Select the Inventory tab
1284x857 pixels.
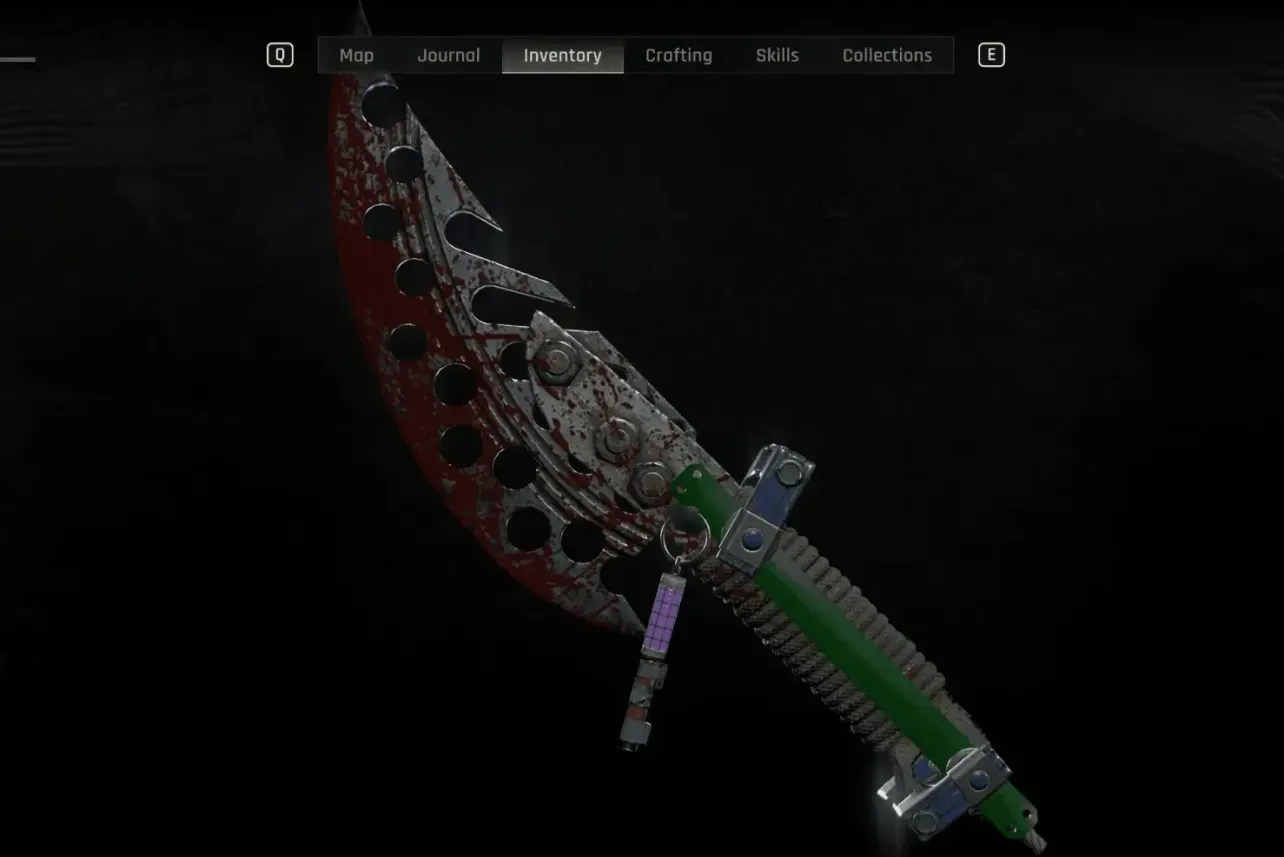(562, 55)
